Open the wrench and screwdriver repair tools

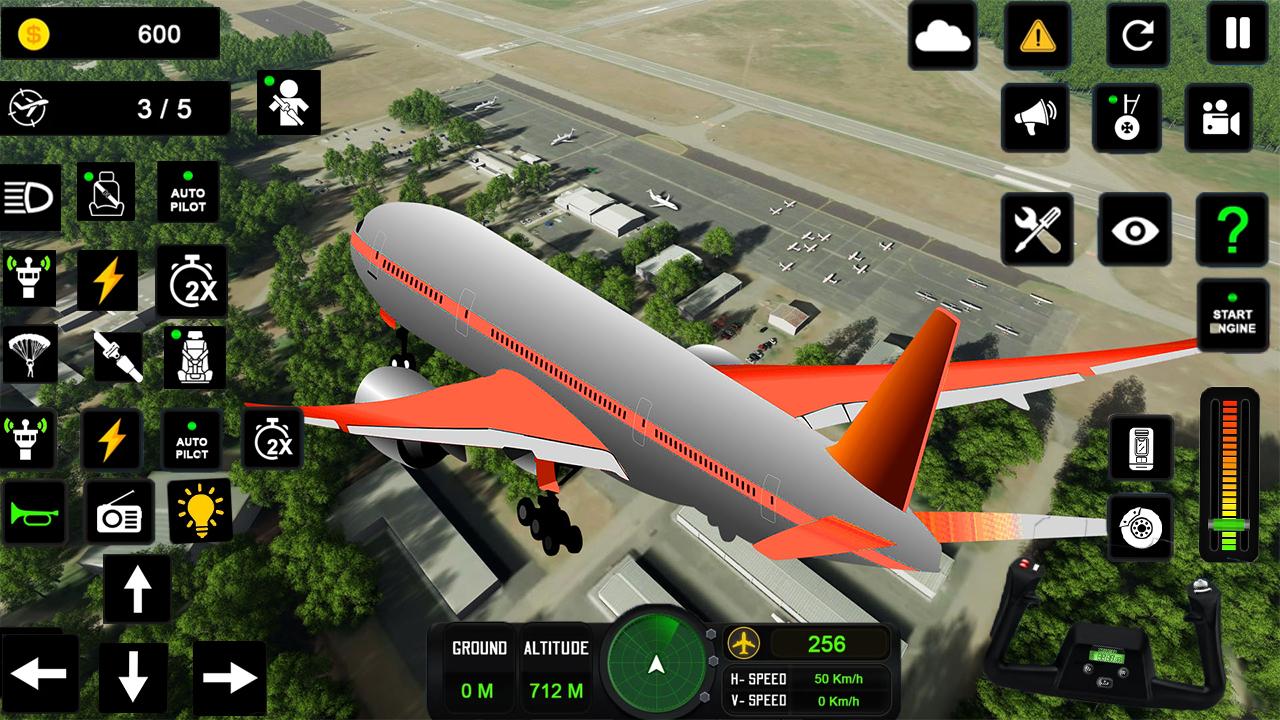(1037, 229)
